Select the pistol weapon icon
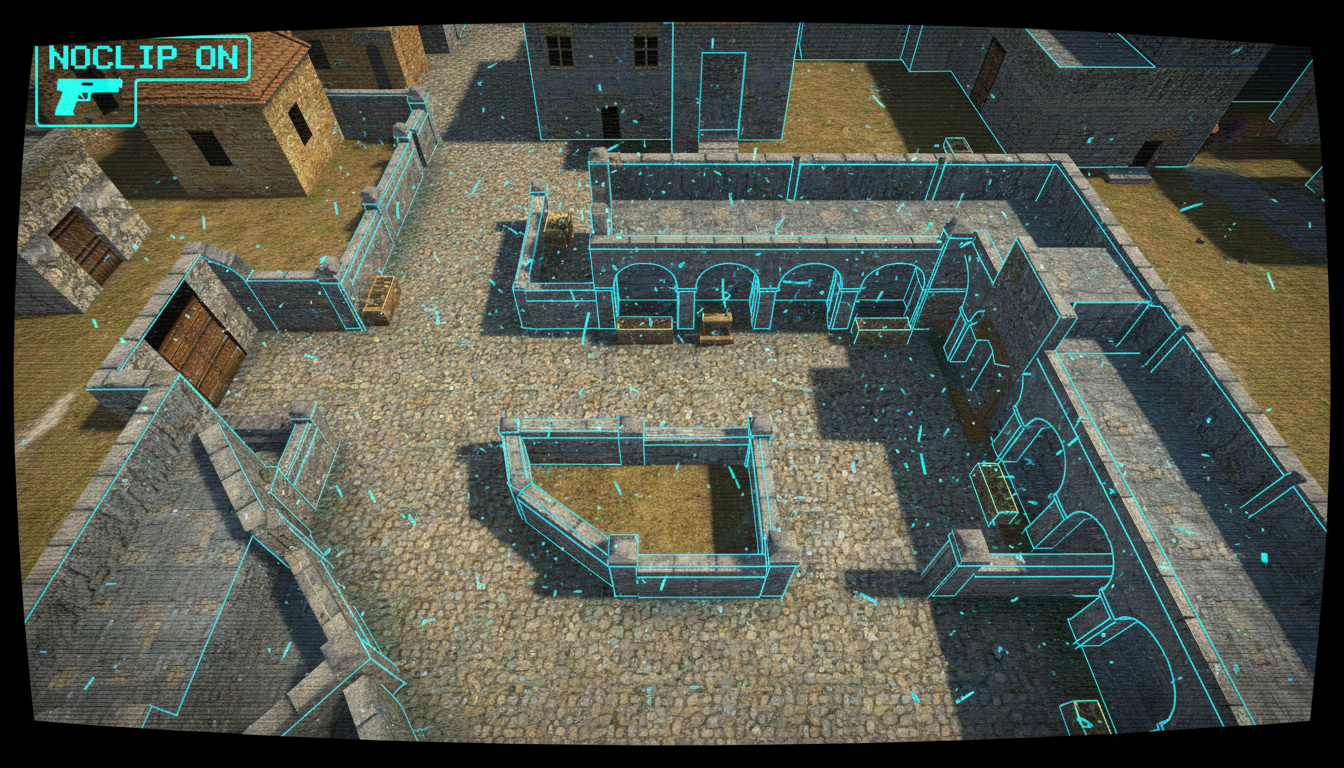Viewport: 1344px width, 768px height. point(88,97)
